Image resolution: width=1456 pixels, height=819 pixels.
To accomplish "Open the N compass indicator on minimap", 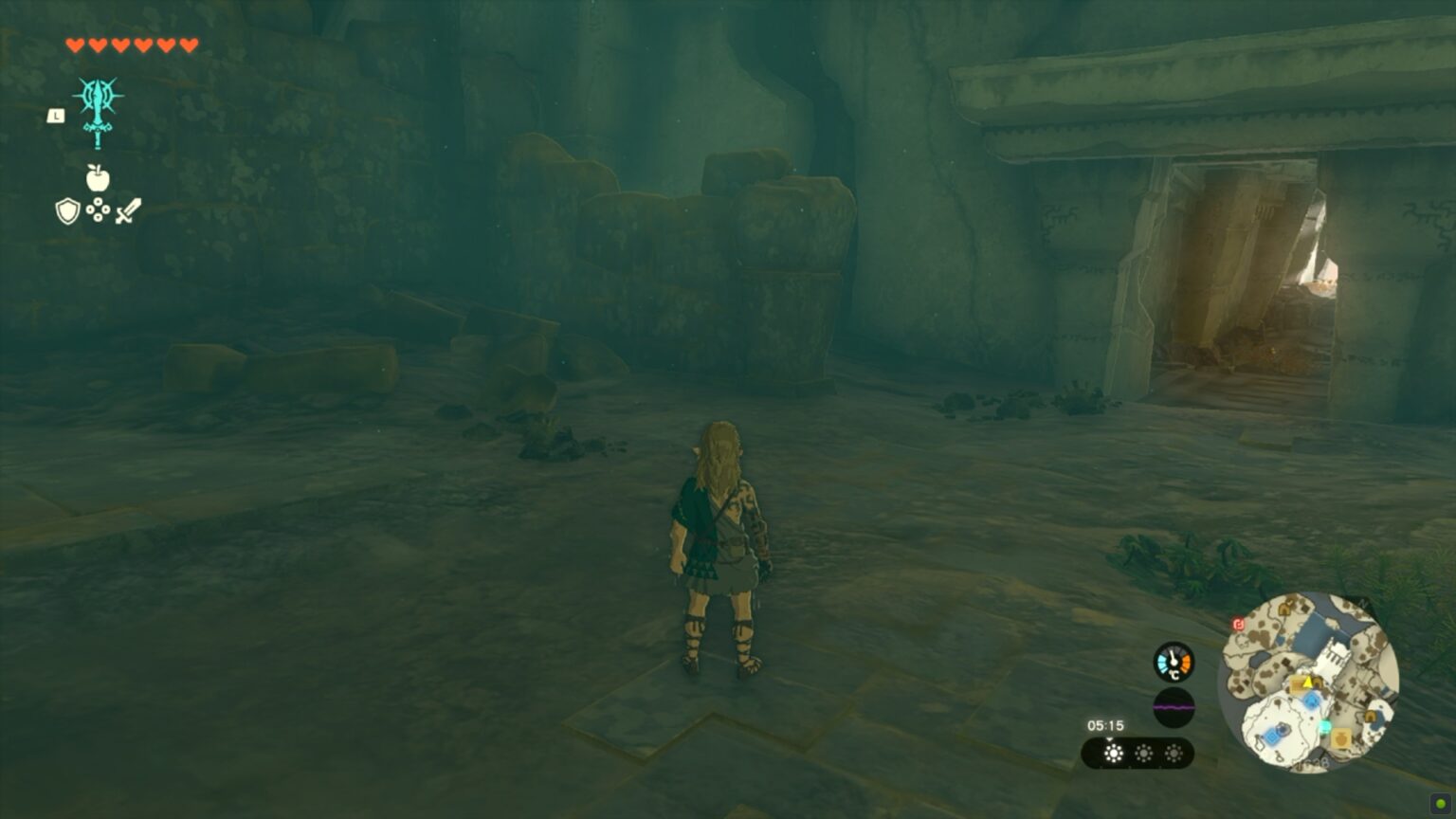I will point(1361,602).
